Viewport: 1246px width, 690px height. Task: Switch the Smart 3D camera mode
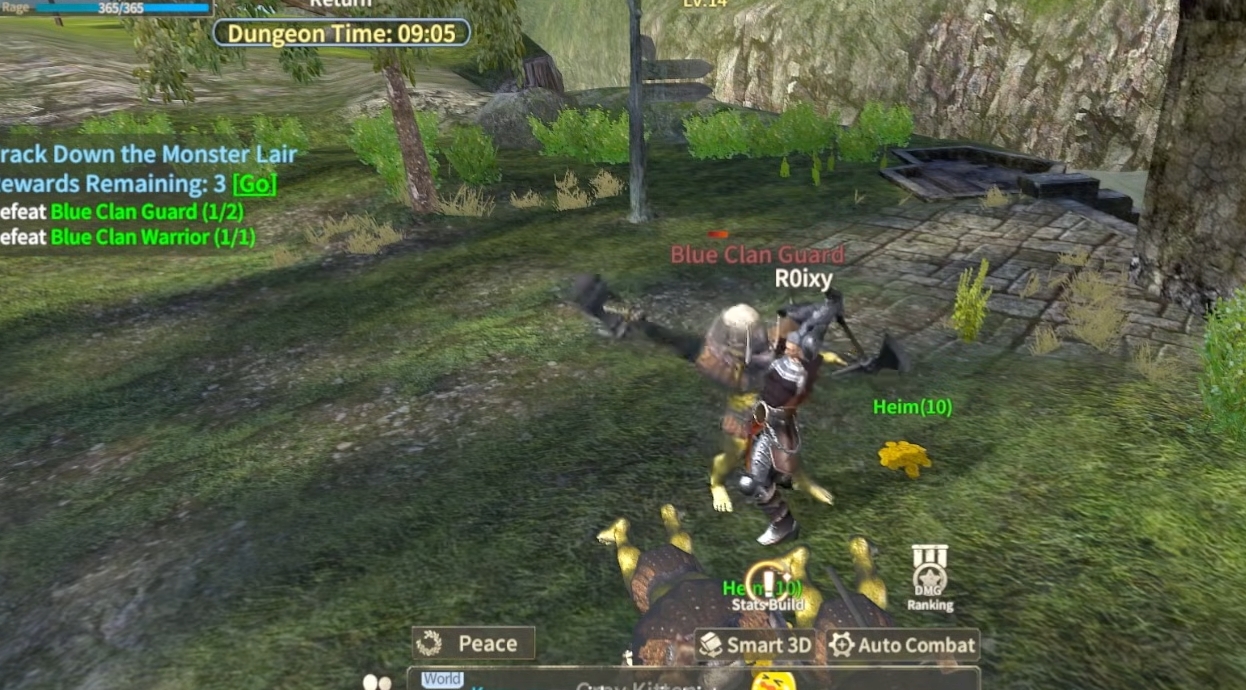755,645
